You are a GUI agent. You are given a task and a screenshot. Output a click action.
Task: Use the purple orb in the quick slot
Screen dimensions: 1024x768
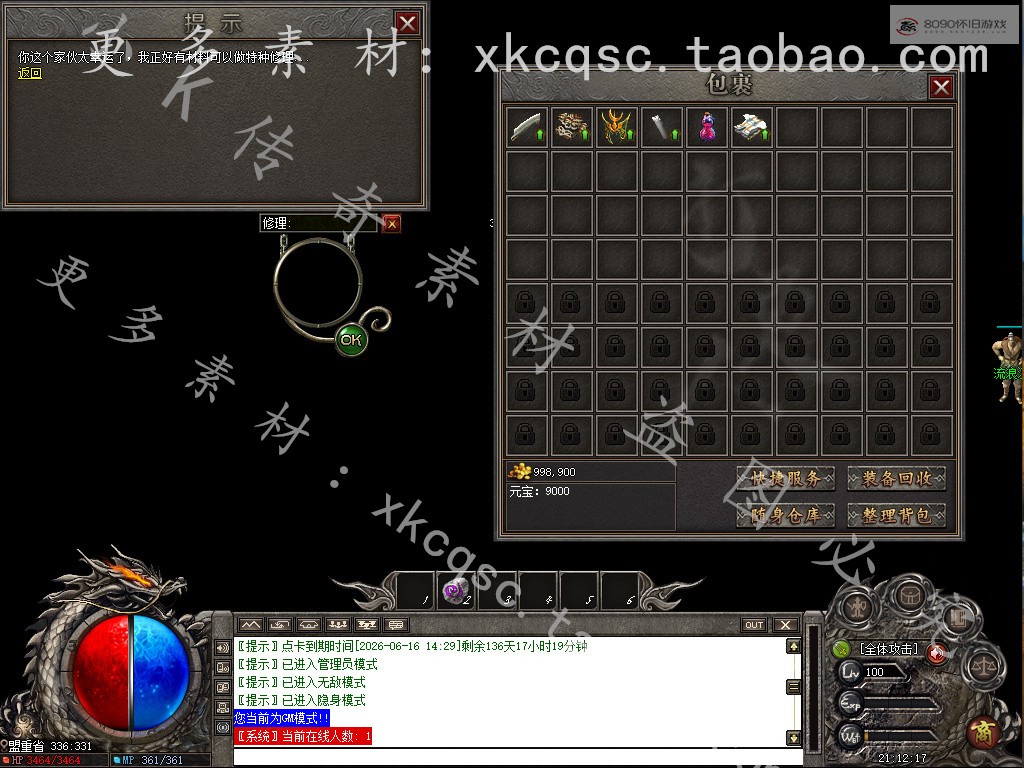tap(456, 592)
